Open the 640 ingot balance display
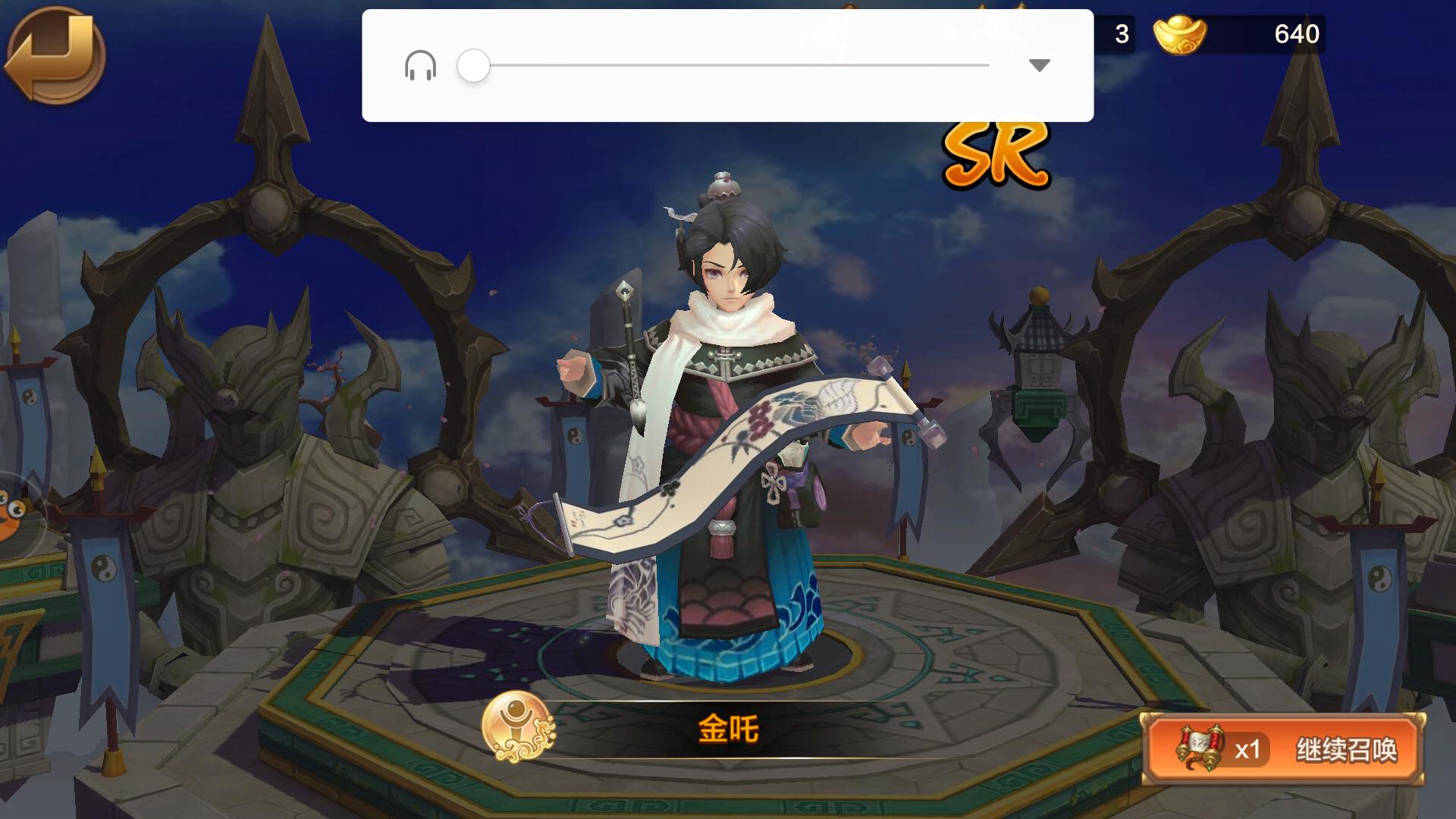1456x819 pixels. pyautogui.click(x=1298, y=34)
